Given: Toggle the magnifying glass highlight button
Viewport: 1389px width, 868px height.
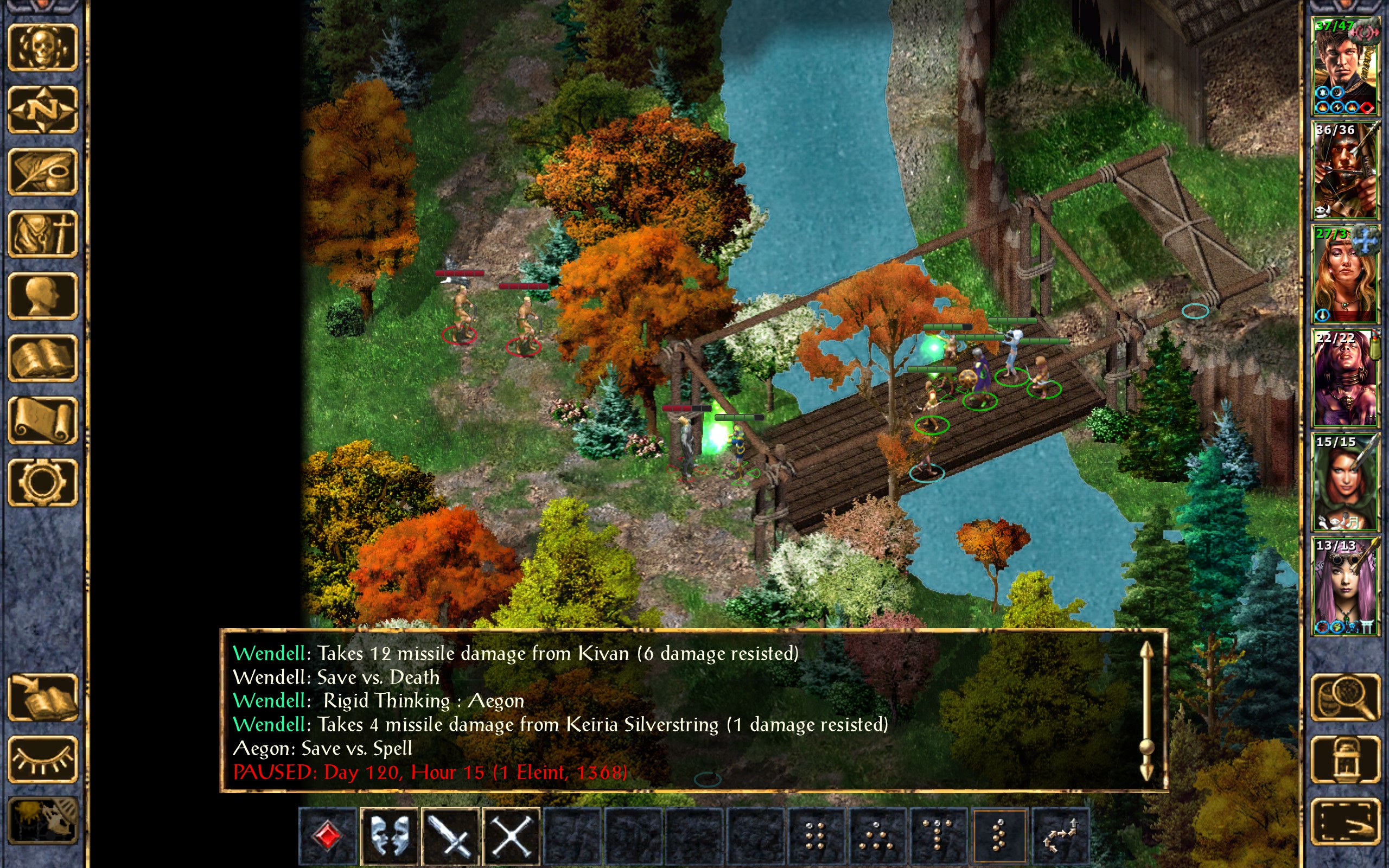Looking at the screenshot, I should 1345,698.
